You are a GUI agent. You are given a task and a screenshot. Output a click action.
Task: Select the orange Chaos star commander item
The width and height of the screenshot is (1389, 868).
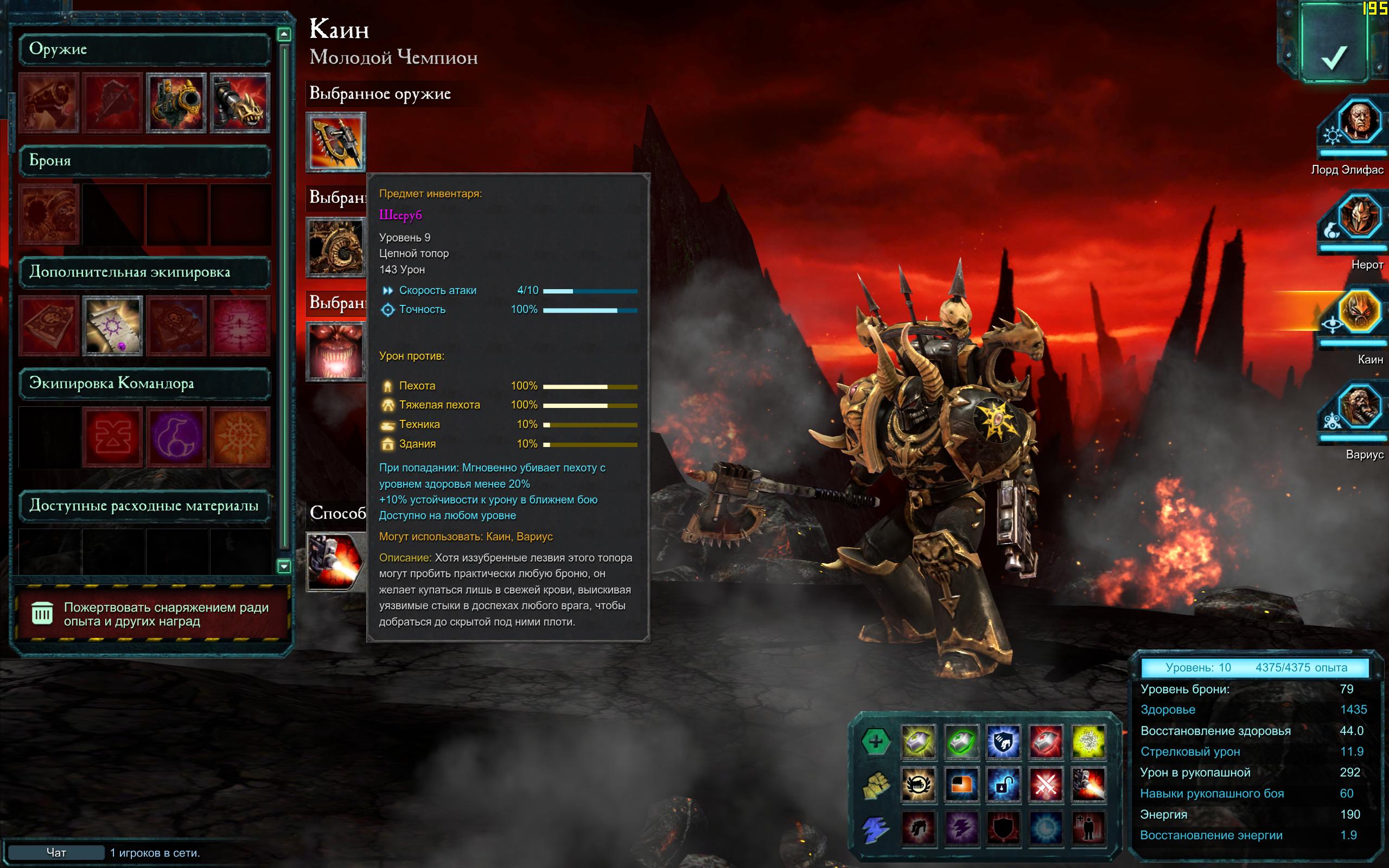click(240, 436)
